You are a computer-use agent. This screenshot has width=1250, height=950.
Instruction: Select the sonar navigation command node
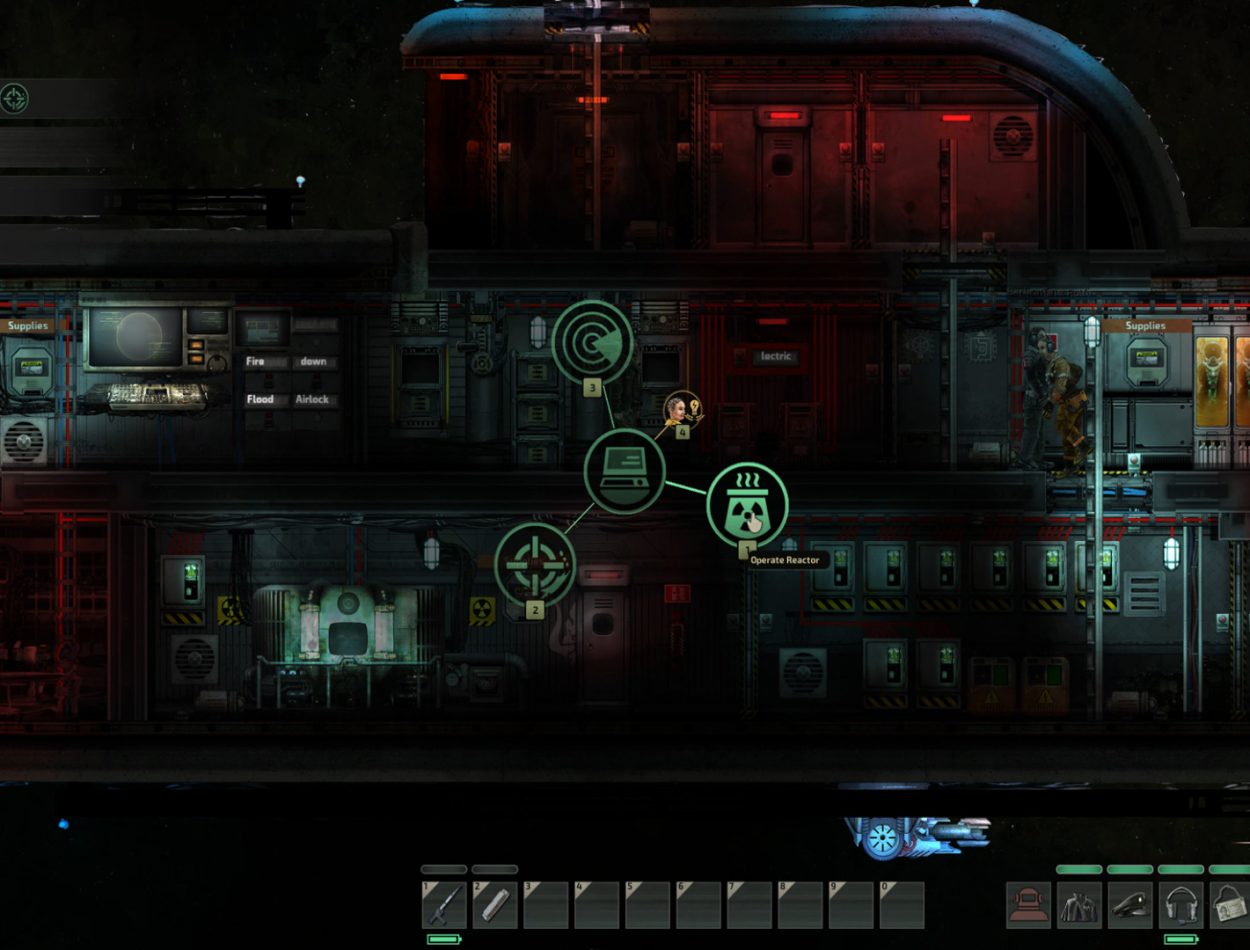click(593, 342)
